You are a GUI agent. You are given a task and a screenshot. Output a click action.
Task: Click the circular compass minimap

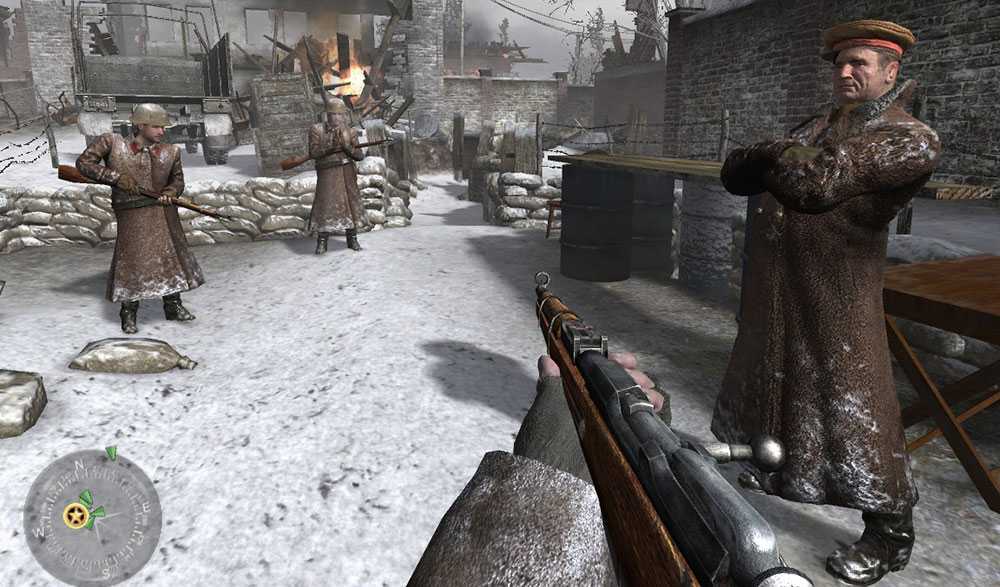[x=92, y=516]
